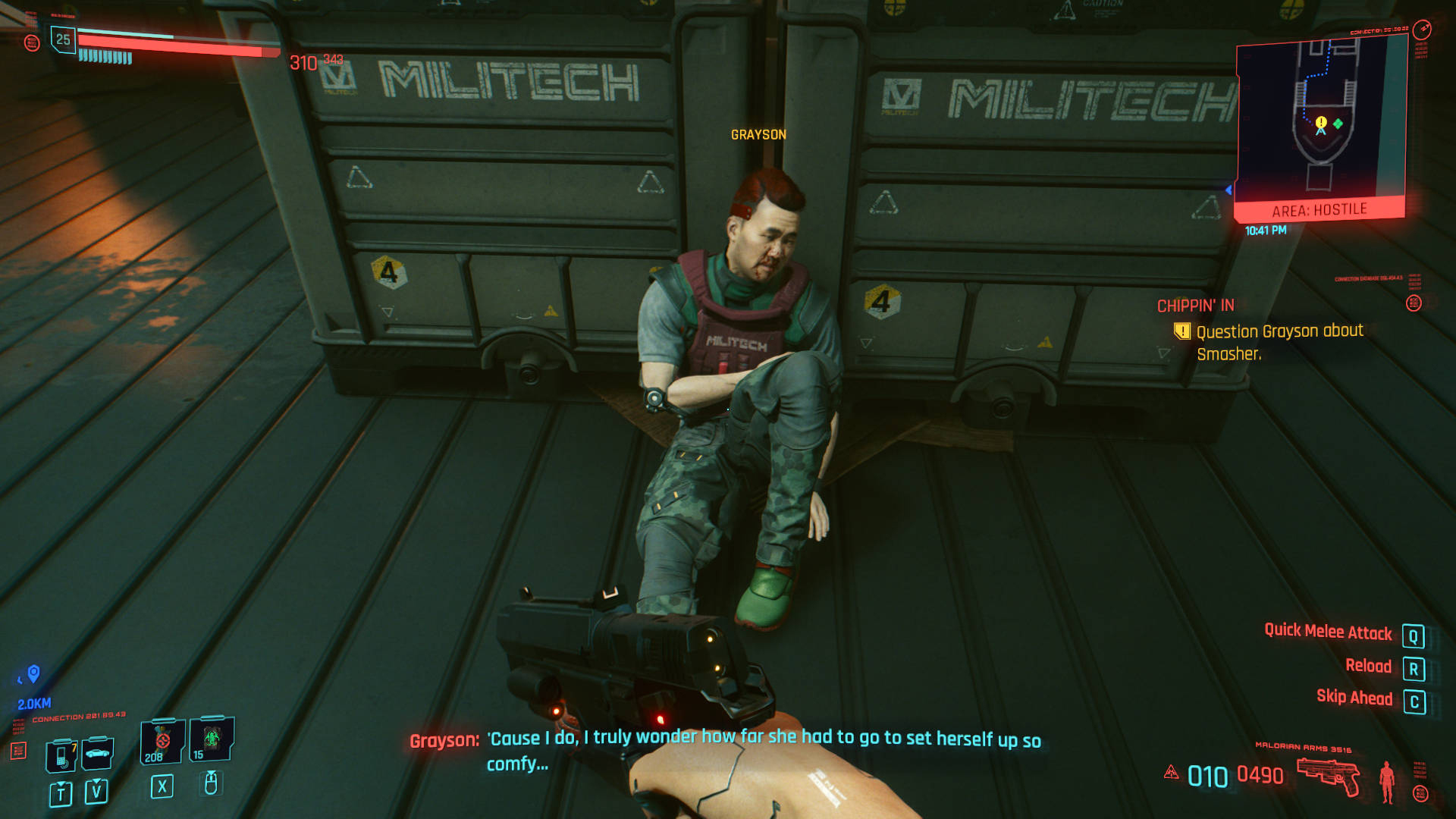Image resolution: width=1456 pixels, height=819 pixels.
Task: Click the Question Grayson about Smasher objective
Action: coord(1278,339)
